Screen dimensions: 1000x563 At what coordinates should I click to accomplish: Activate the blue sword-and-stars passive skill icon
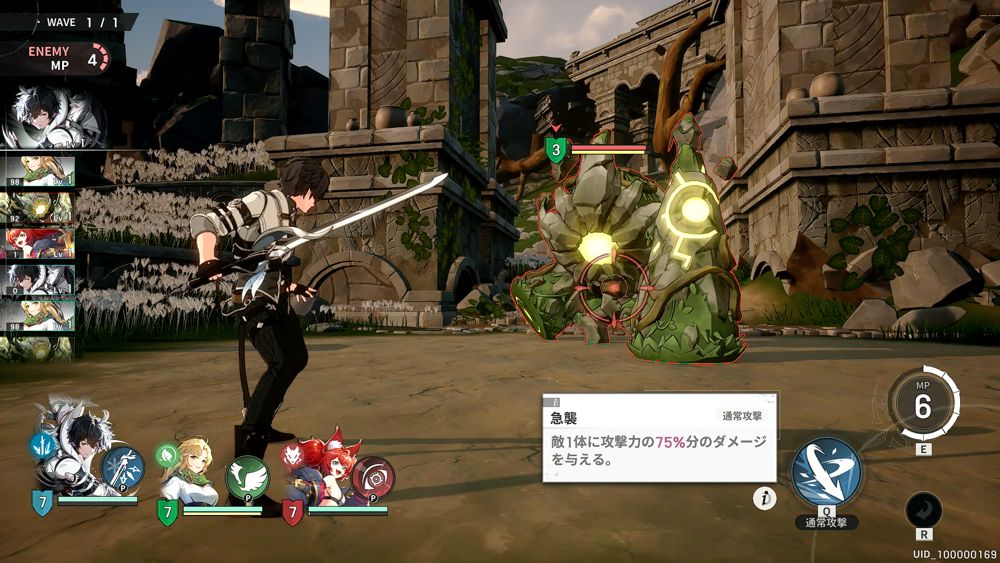click(x=122, y=468)
